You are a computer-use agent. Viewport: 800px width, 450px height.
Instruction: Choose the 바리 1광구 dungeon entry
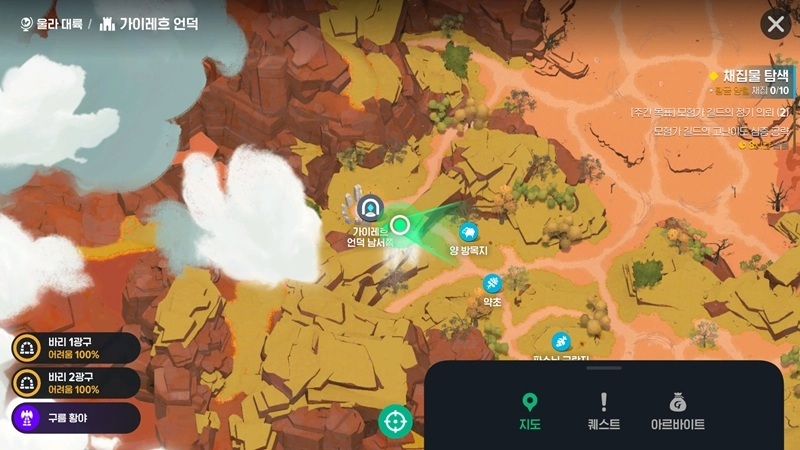[70, 348]
